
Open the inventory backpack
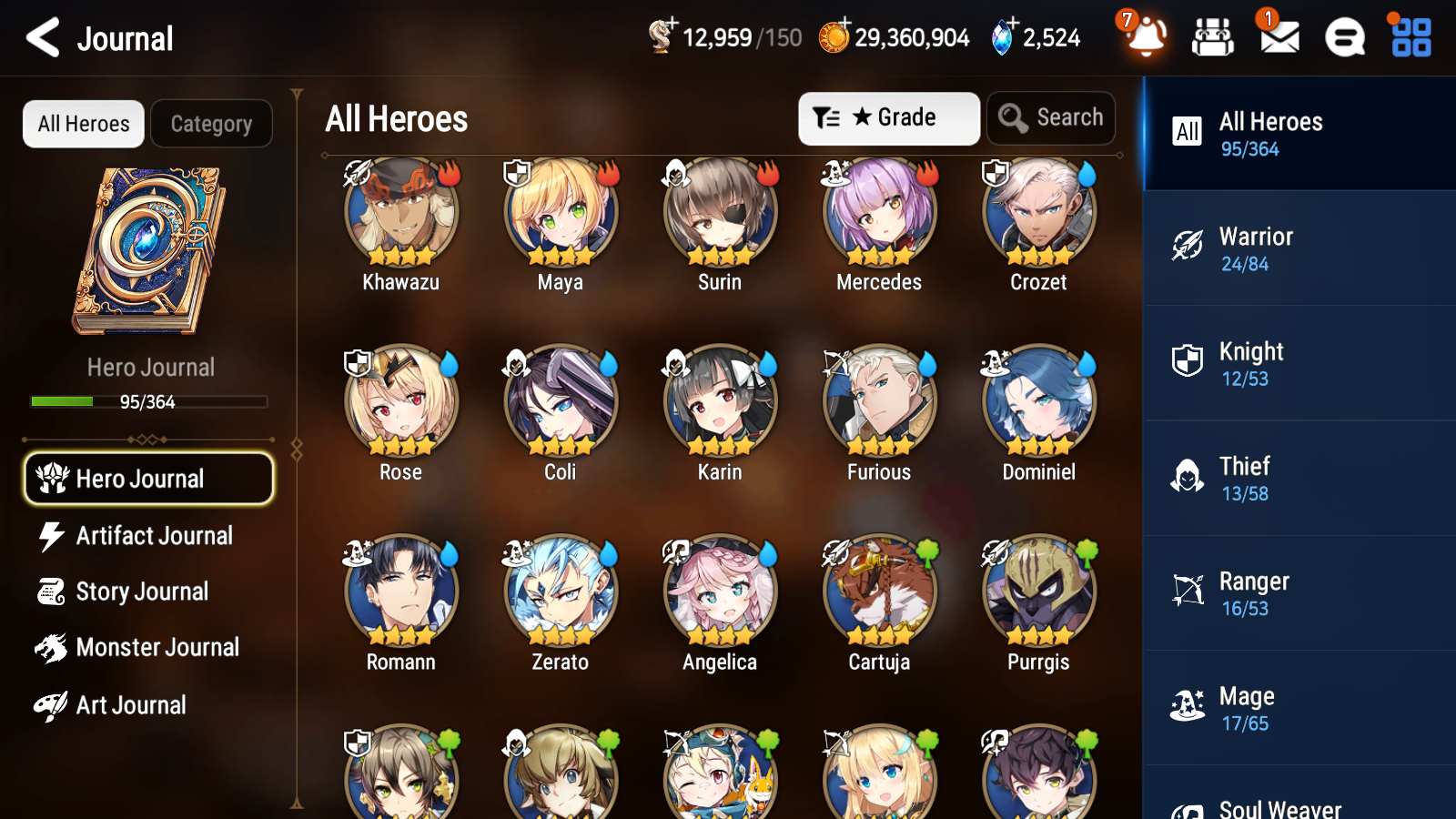1213,38
